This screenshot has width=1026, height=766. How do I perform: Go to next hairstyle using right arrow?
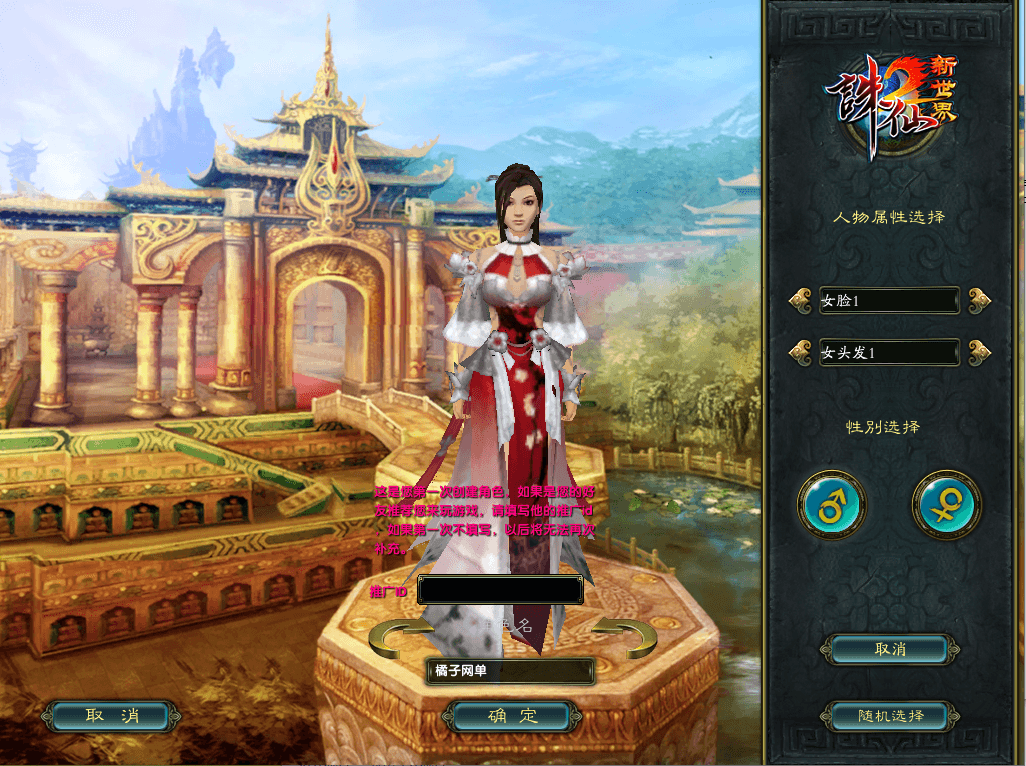(979, 352)
